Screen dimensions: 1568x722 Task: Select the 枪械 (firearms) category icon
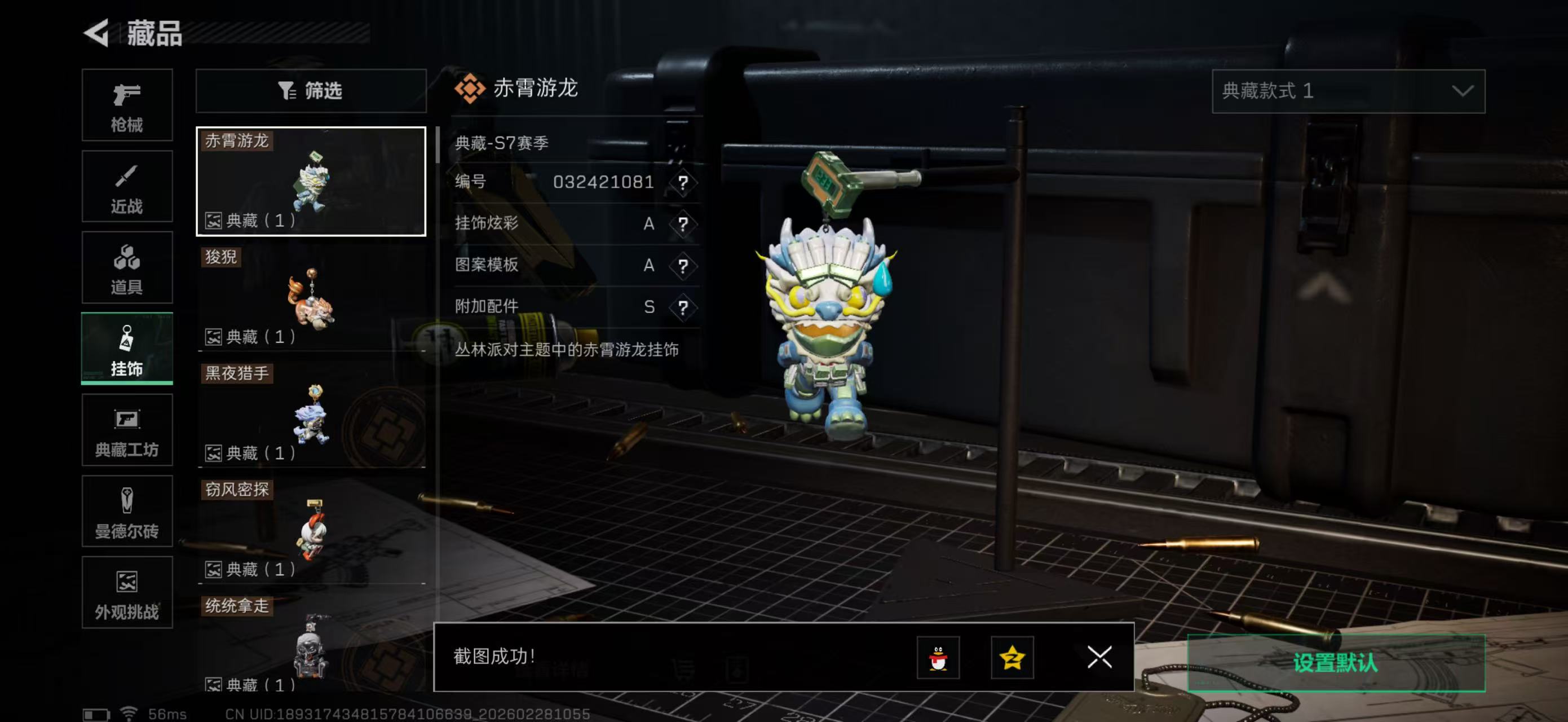pyautogui.click(x=127, y=105)
